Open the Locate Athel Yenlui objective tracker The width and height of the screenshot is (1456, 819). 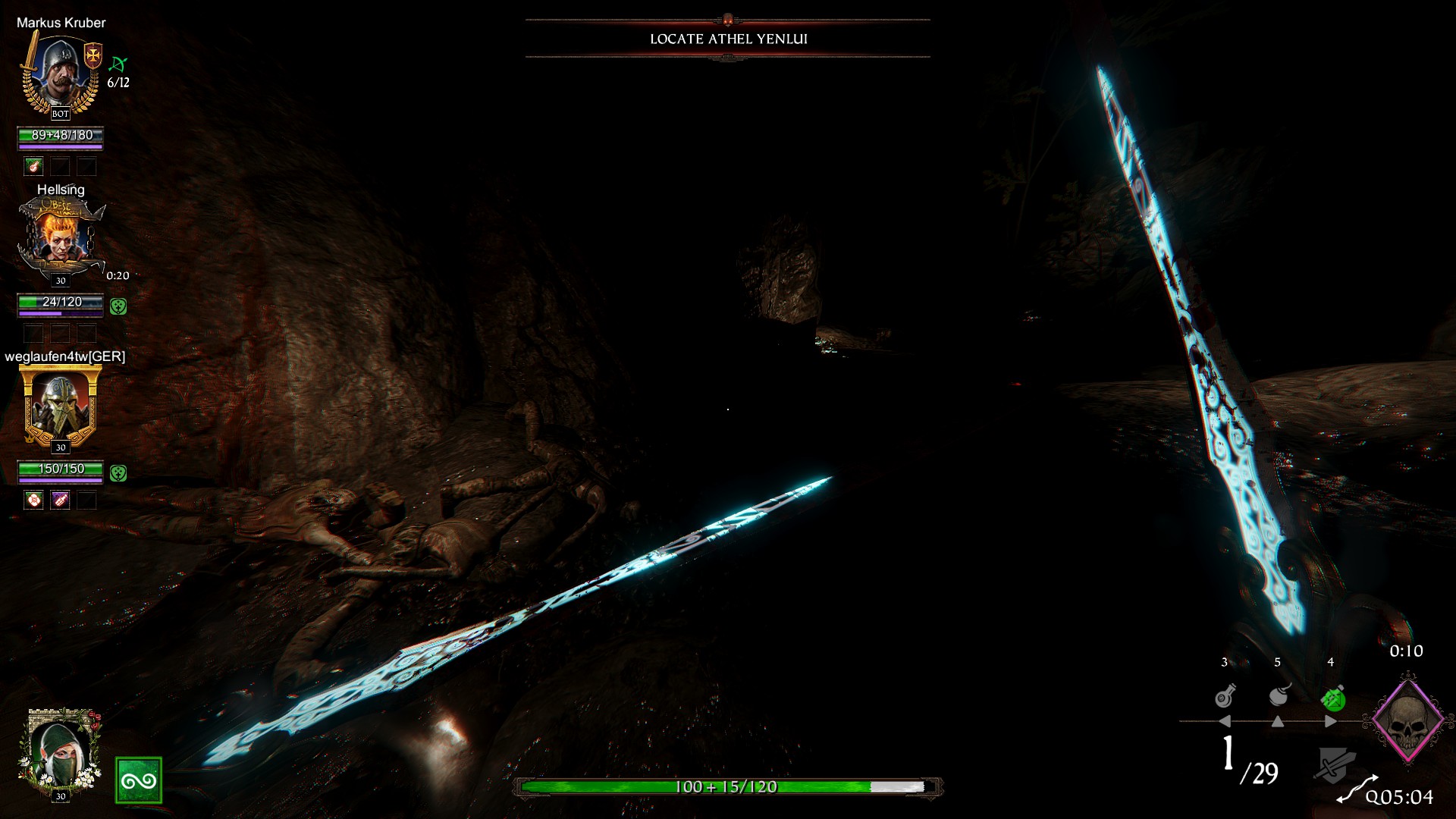coord(728,39)
